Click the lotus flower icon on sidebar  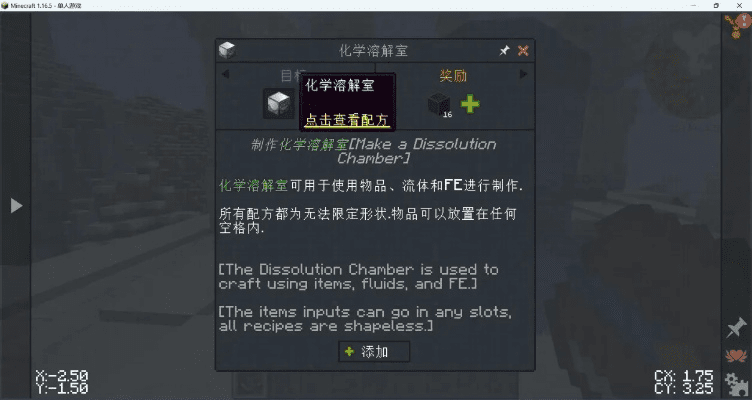[x=737, y=355]
